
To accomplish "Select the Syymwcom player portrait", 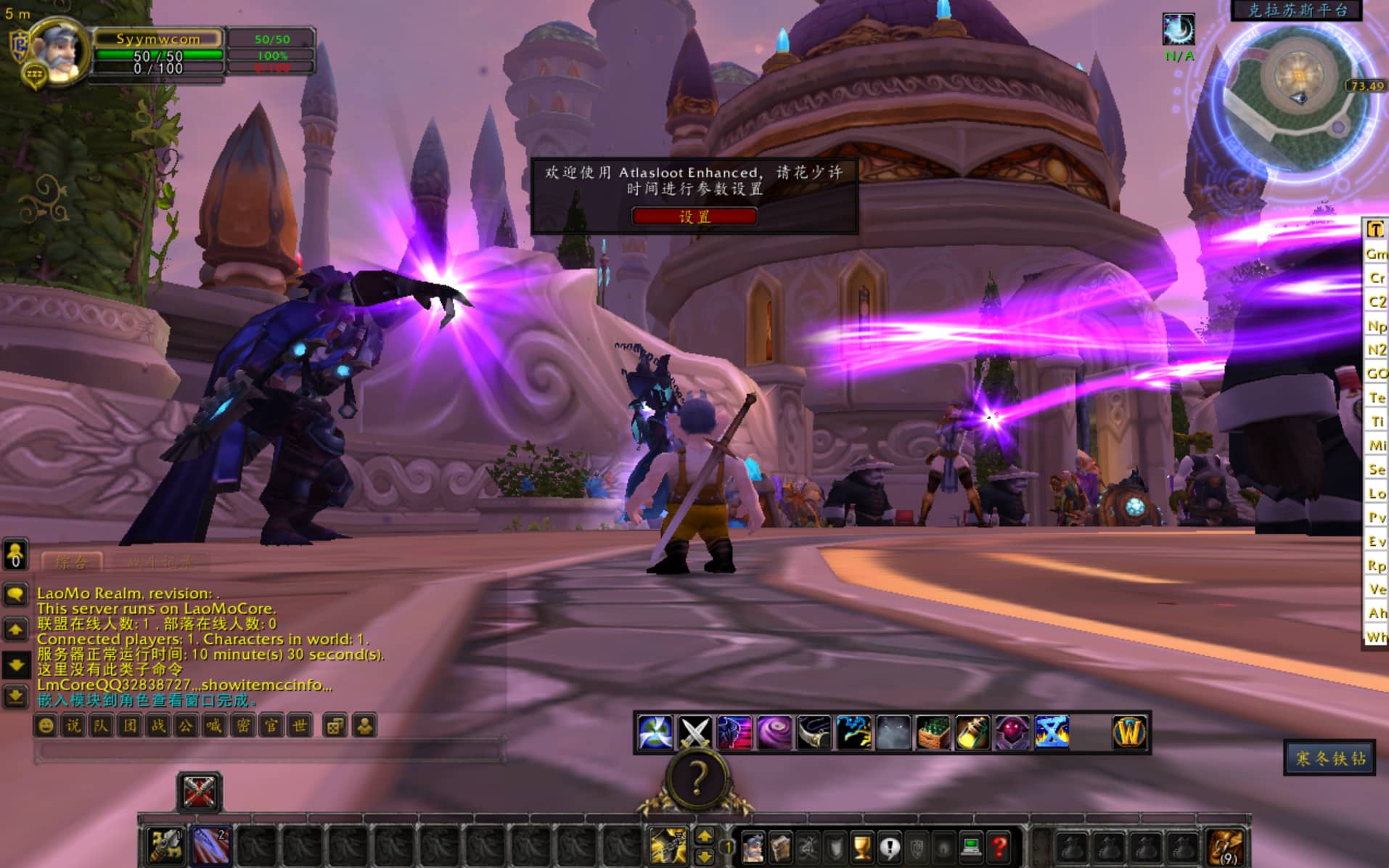I will pos(60,51).
